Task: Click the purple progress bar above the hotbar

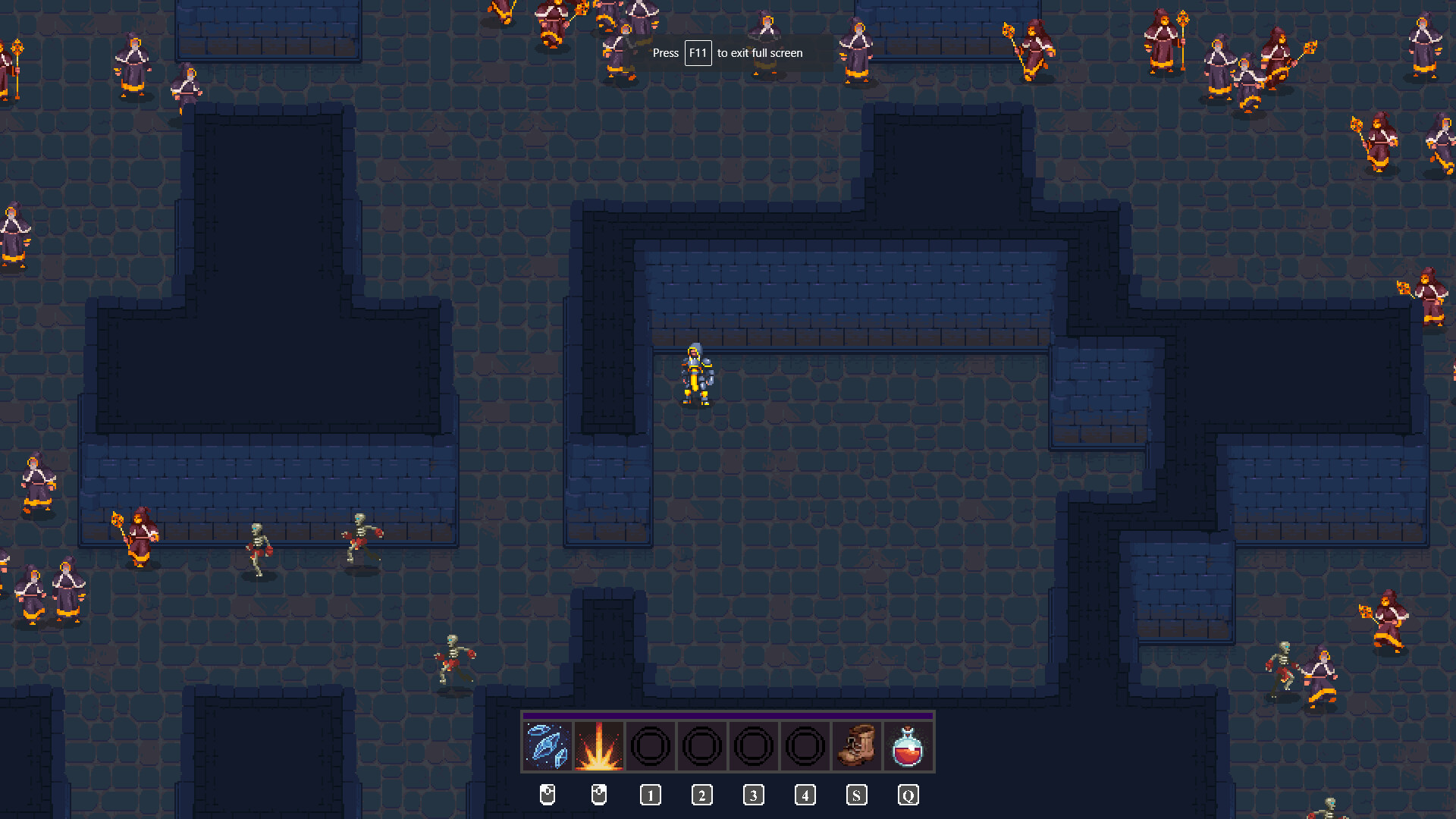Action: click(x=730, y=714)
